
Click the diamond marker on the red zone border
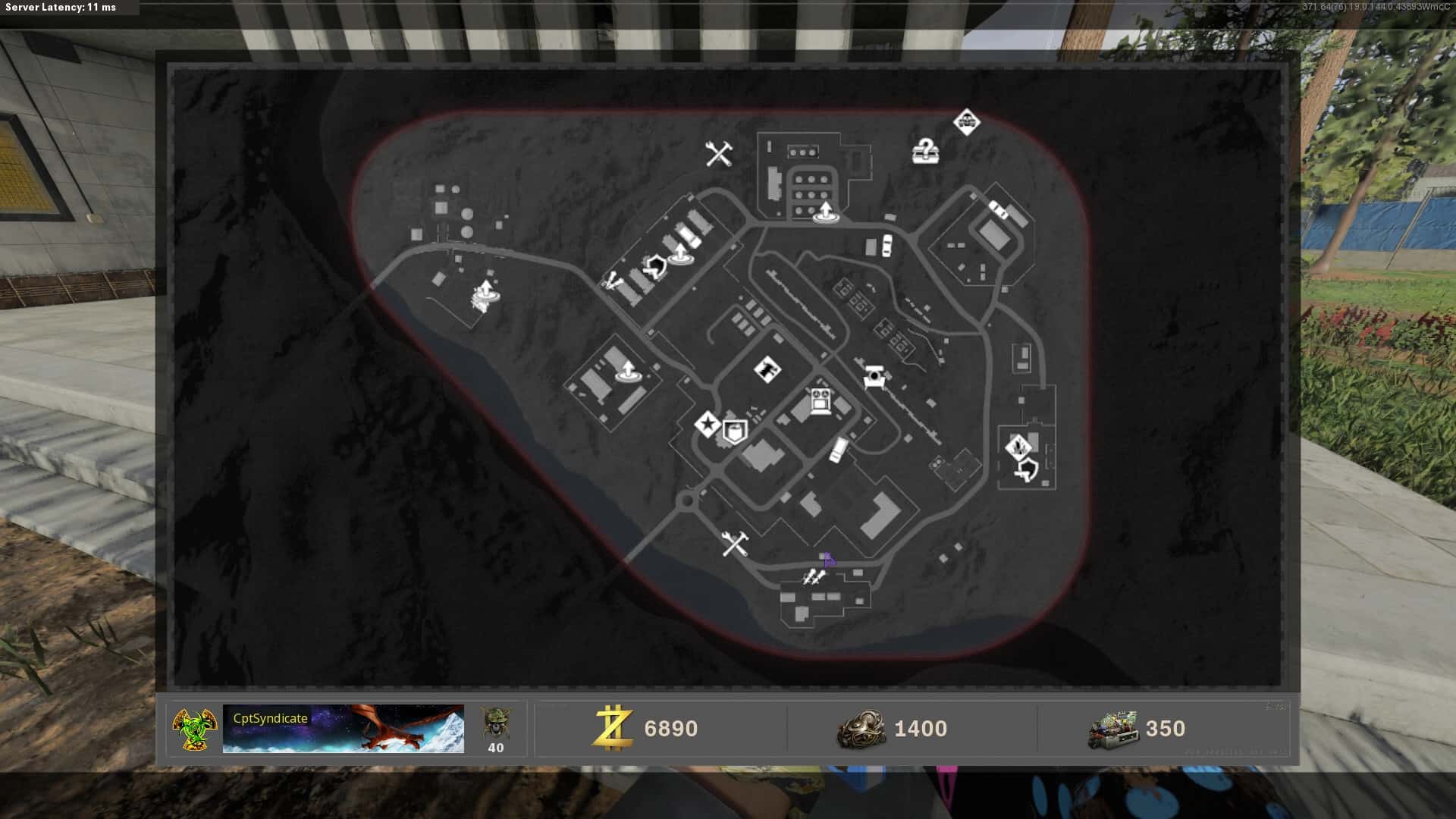[966, 121]
